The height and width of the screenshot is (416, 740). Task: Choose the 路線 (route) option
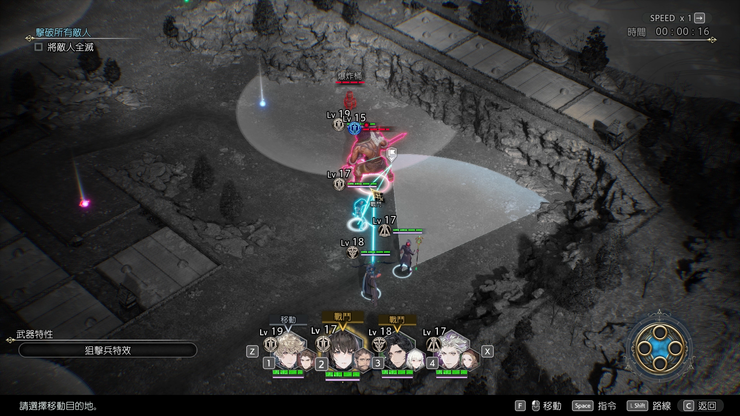click(x=650, y=406)
